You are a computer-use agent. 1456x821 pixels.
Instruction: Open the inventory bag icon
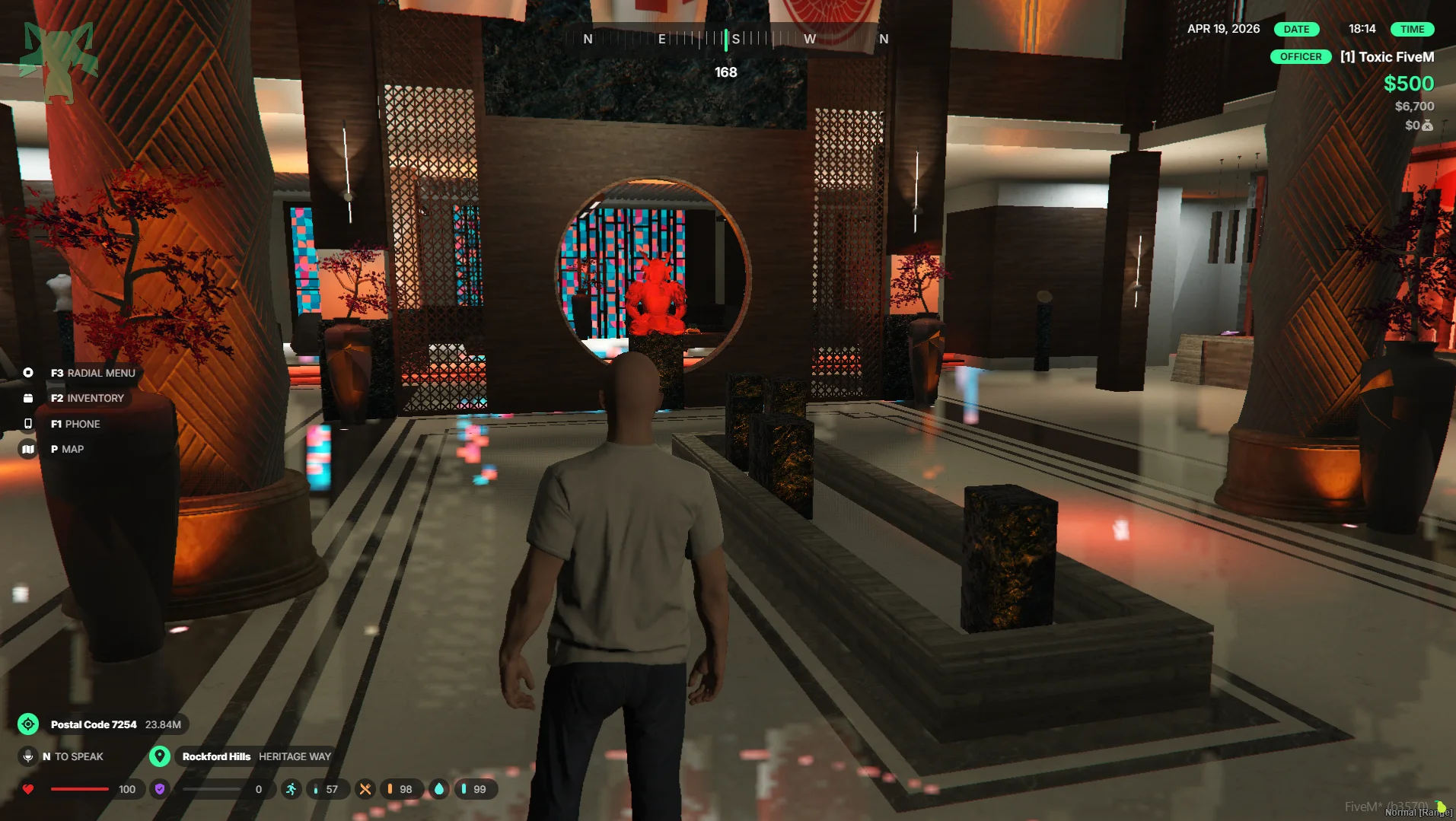[x=28, y=398]
